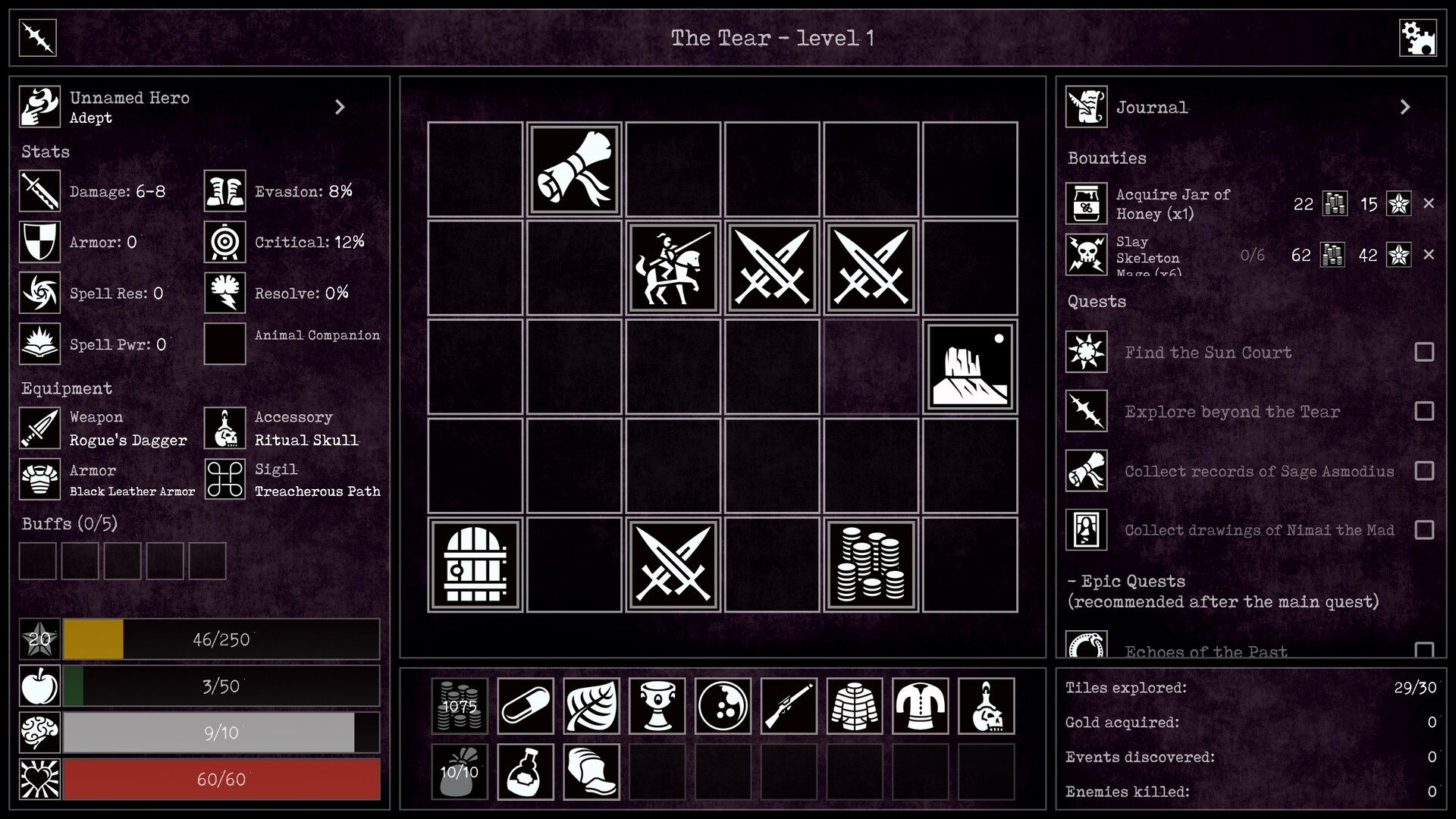Dismiss the Acquire Jar of Honey bounty
Image resolution: width=1456 pixels, height=819 pixels.
point(1430,203)
